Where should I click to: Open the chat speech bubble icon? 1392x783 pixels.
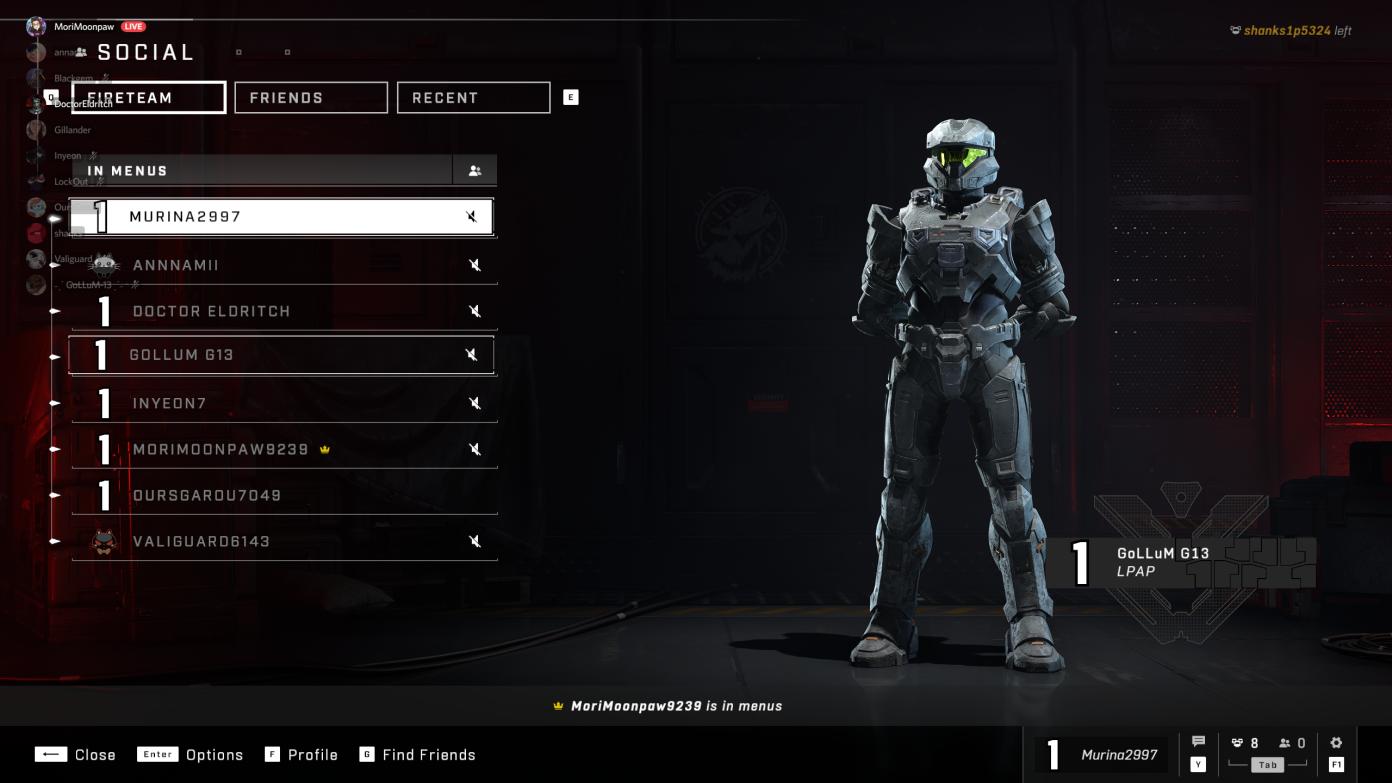(1198, 742)
